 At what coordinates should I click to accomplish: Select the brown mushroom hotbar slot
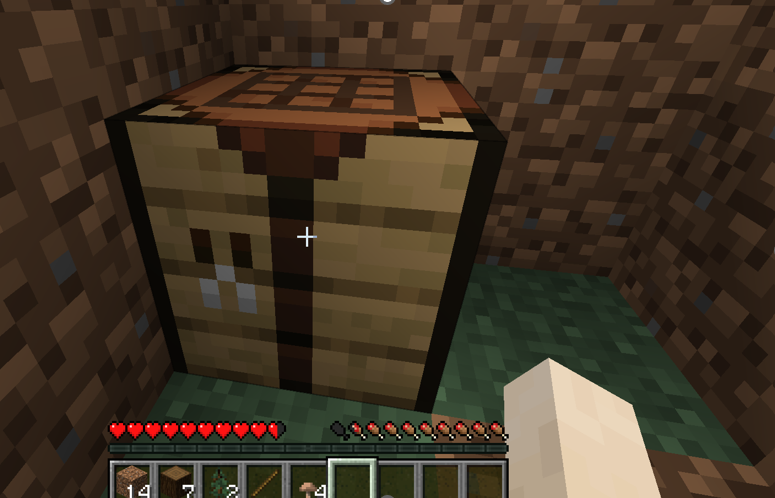point(308,481)
